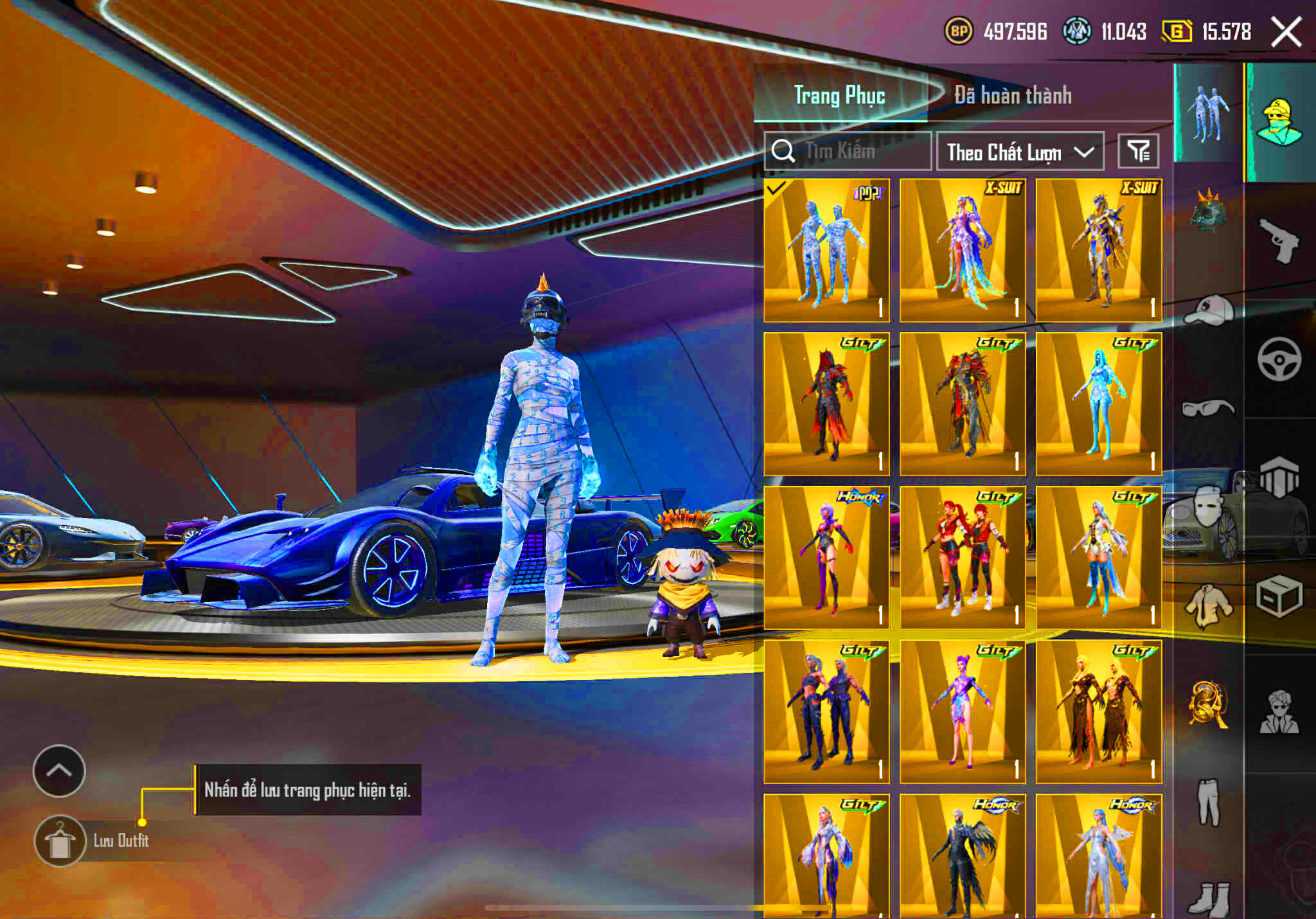Toggle the checkmark on the selected mummy outfit
The image size is (1316, 919).
click(x=778, y=189)
